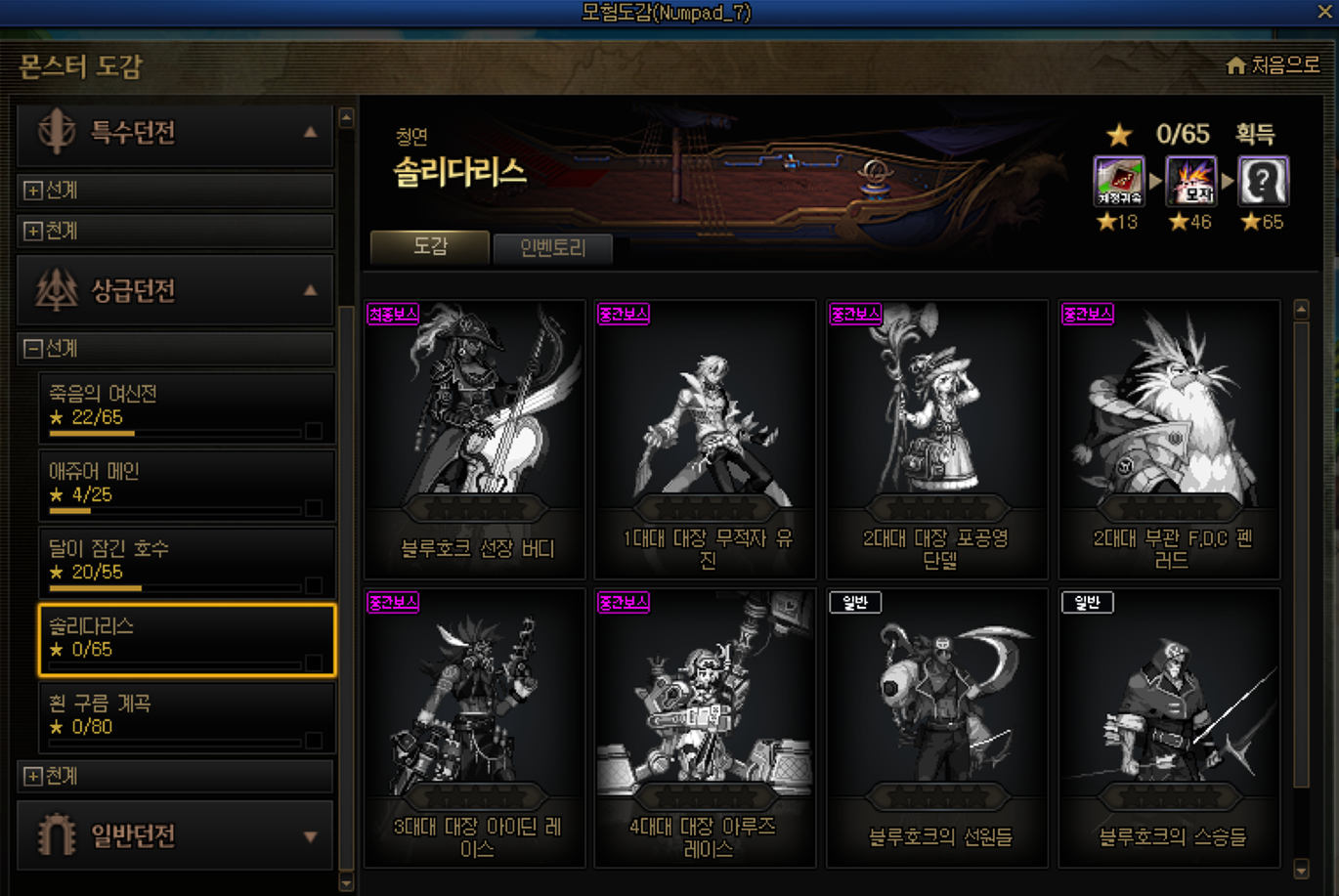The image size is (1339, 896).
Task: Click the 65-star mystery reward icon
Action: [1263, 181]
